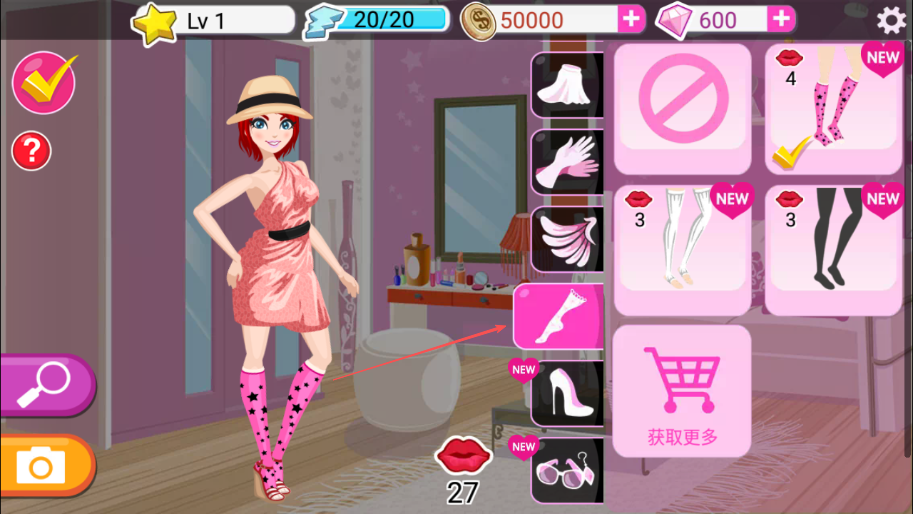Screen dimensions: 913x514
Task: Select the stockings category tab
Action: coord(560,316)
